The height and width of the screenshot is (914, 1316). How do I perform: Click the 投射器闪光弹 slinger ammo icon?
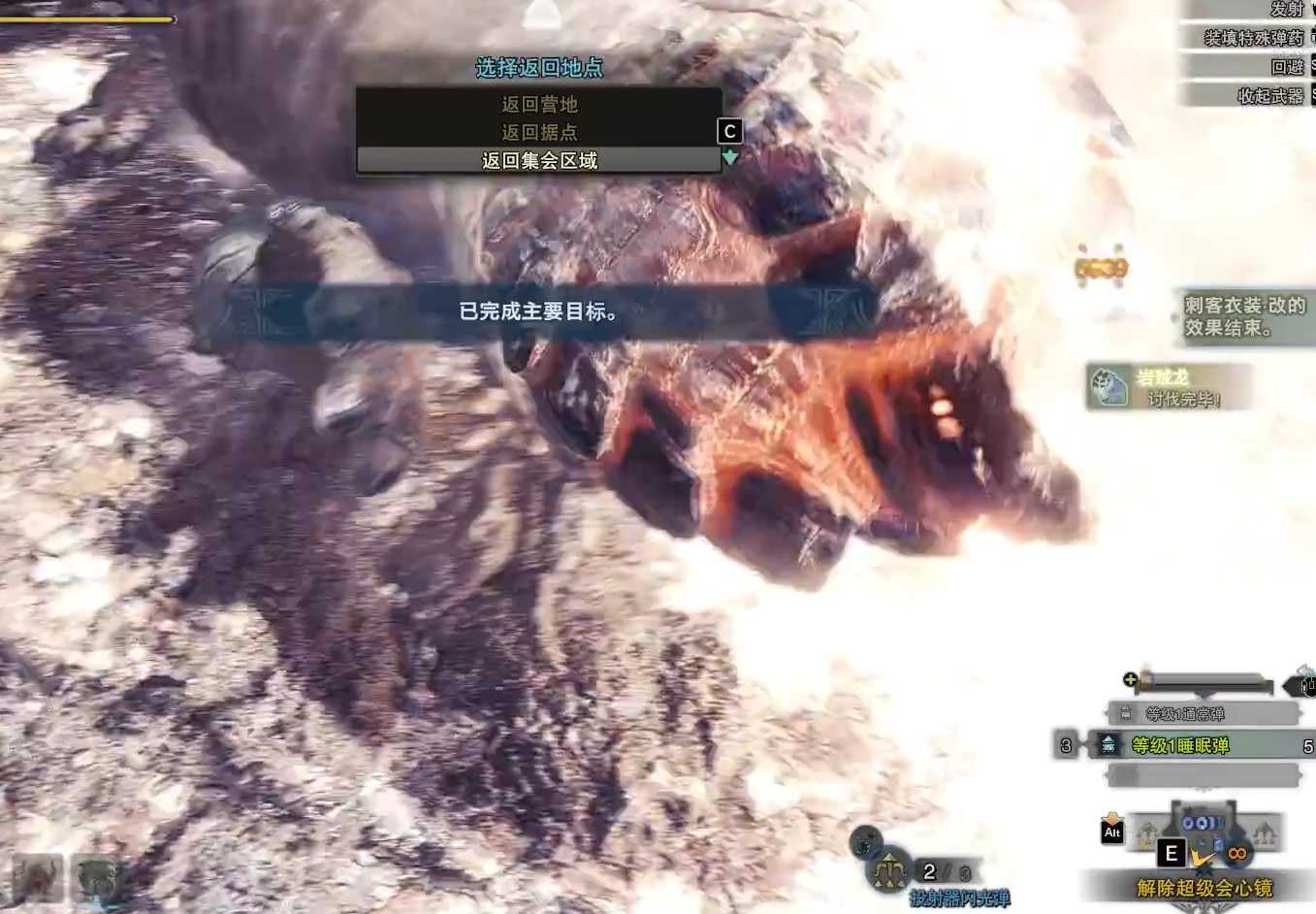[889, 870]
